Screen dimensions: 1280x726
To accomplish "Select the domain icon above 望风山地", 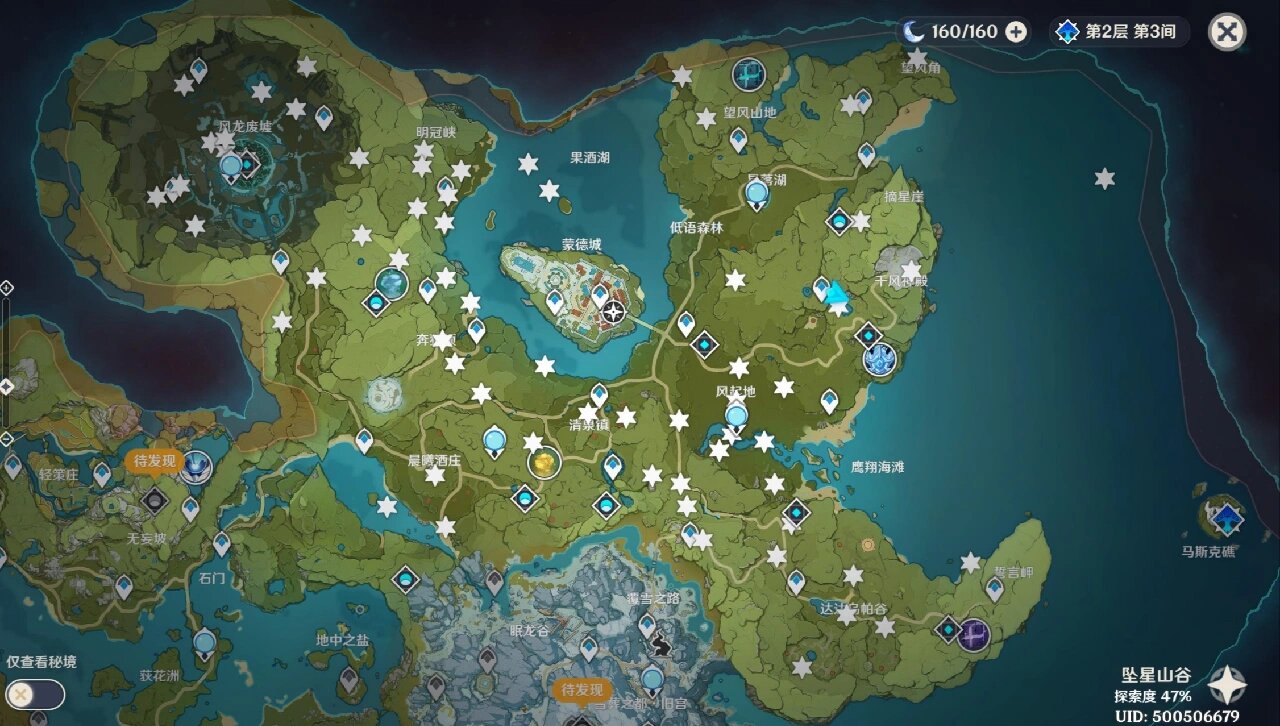I will pos(748,73).
